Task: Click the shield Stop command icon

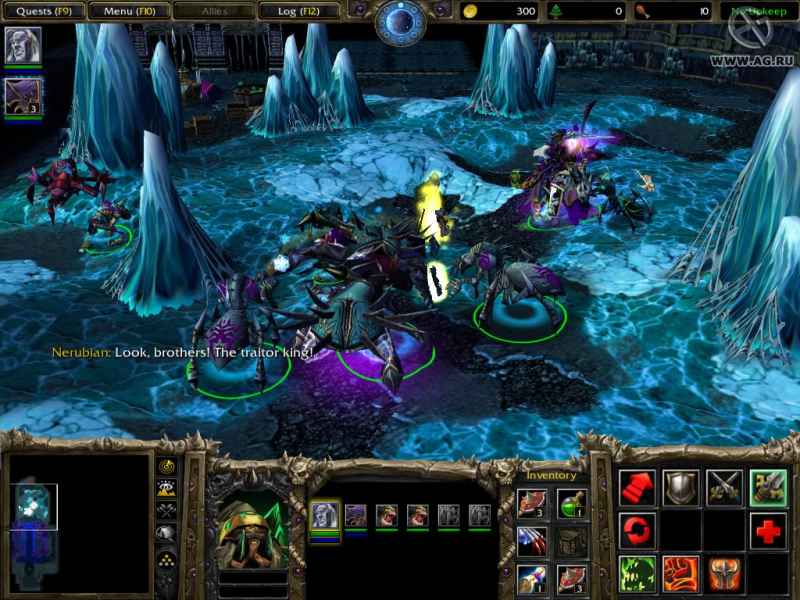Action: [x=681, y=488]
